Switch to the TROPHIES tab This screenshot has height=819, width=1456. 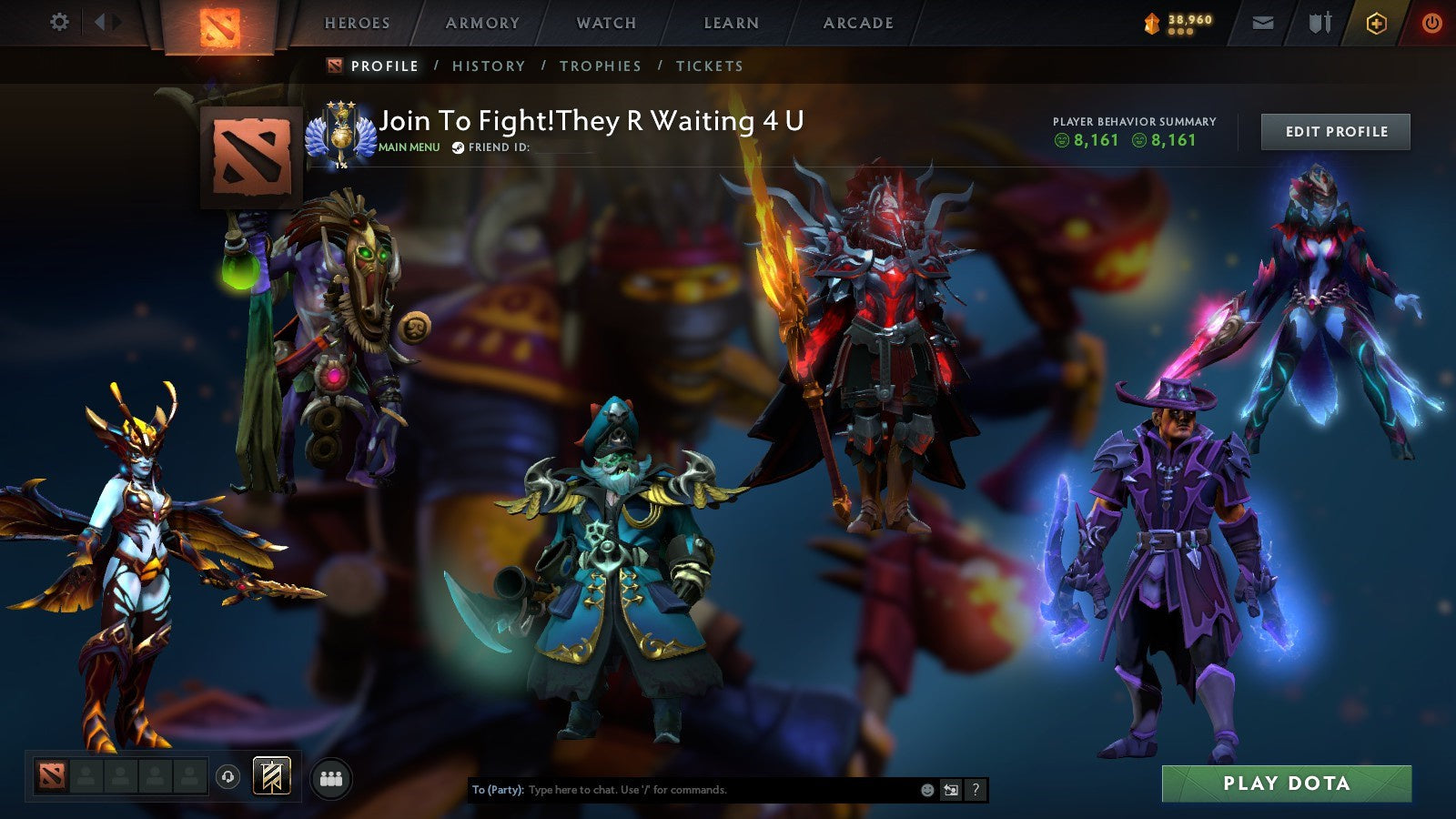(602, 66)
